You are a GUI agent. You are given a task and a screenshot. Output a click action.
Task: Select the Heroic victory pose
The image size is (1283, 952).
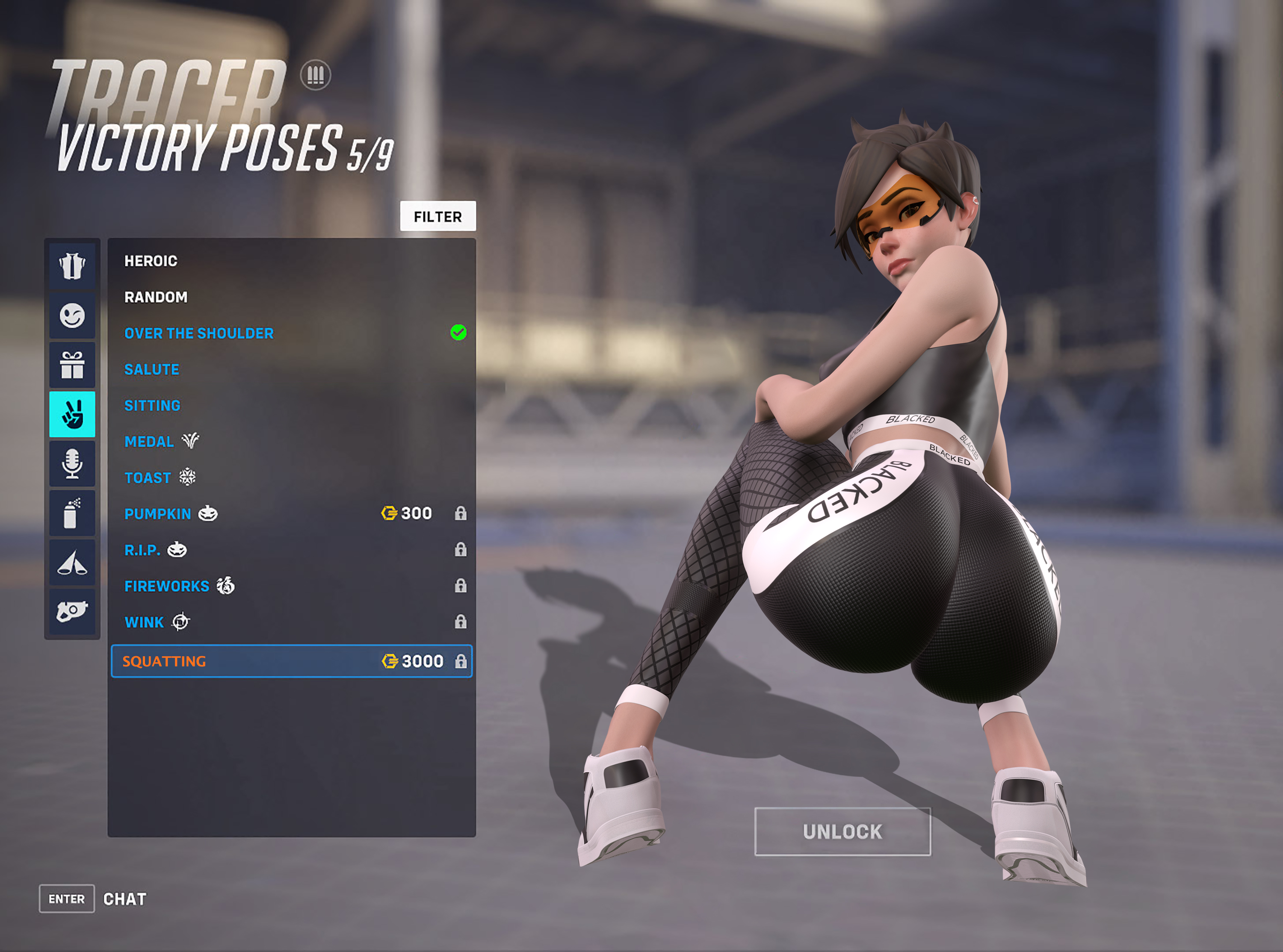point(151,260)
